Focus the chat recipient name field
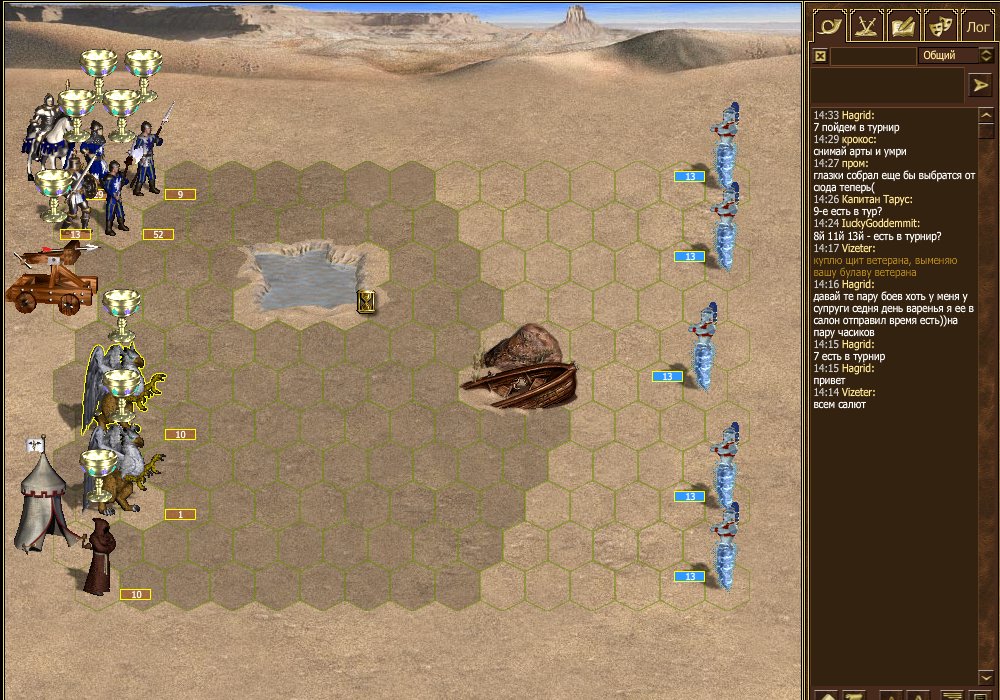Viewport: 1000px width, 700px height. [872, 56]
